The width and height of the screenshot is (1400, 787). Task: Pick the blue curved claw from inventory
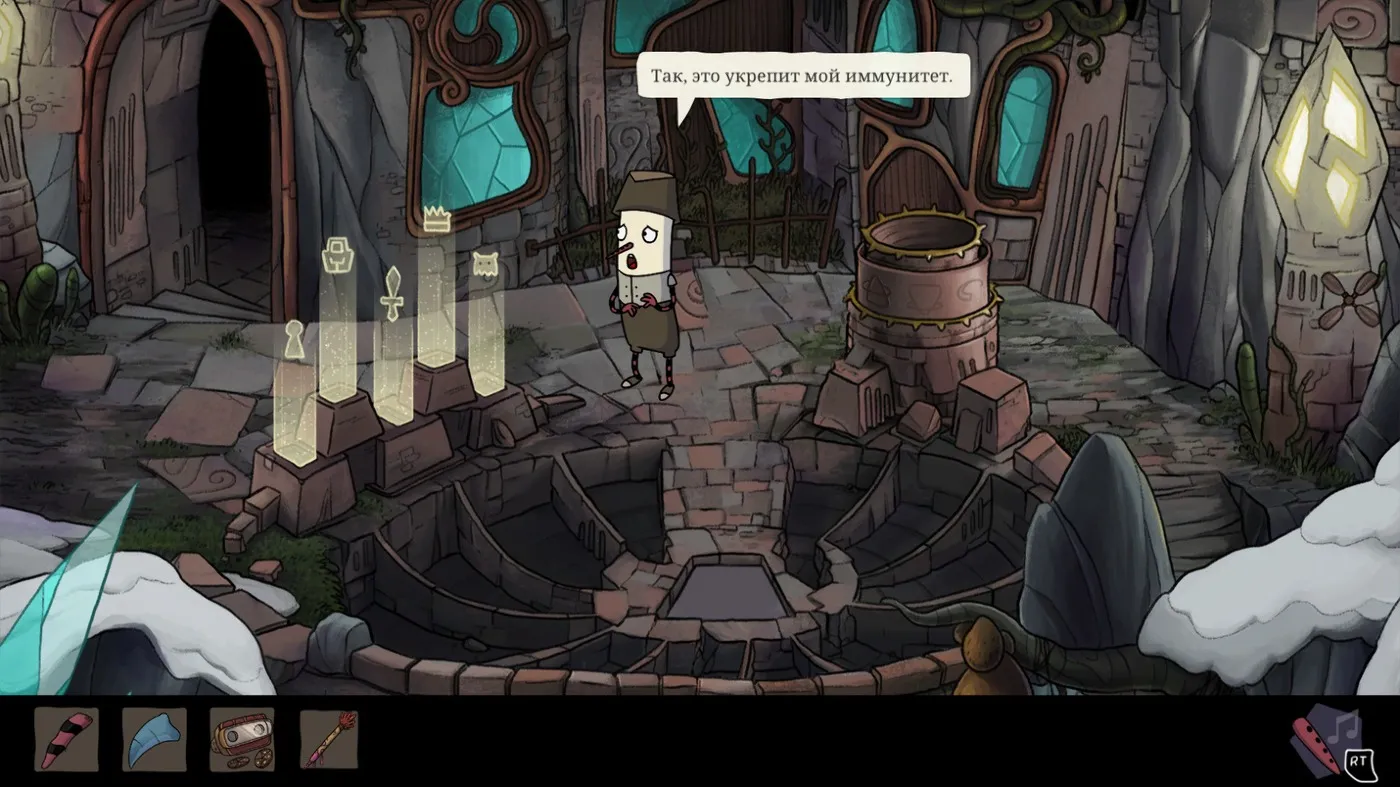pos(154,739)
